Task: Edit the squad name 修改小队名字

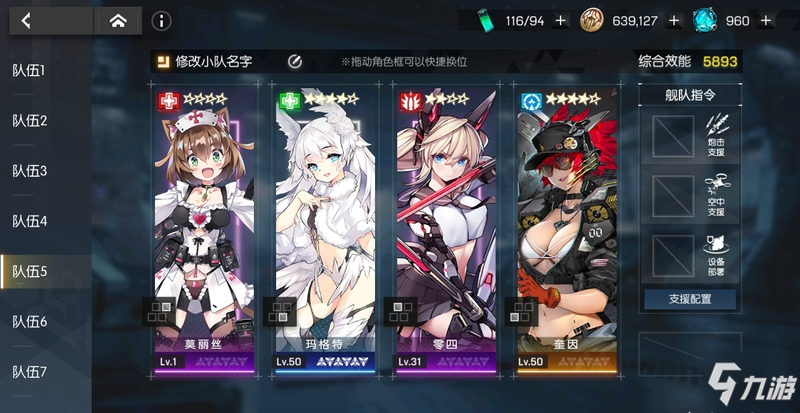Action: [x=213, y=62]
